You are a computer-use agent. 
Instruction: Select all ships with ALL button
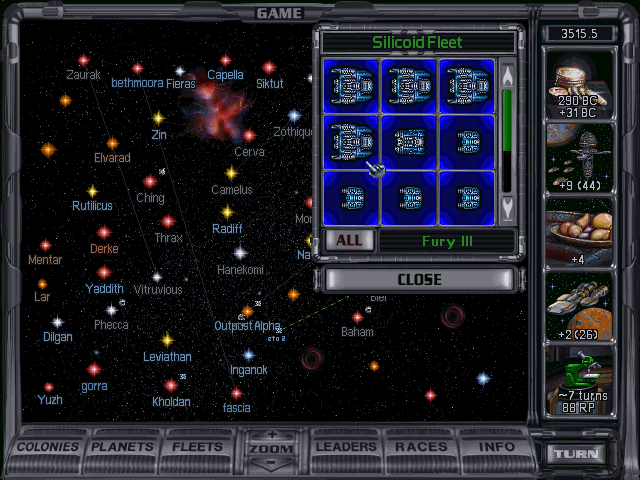(x=348, y=241)
